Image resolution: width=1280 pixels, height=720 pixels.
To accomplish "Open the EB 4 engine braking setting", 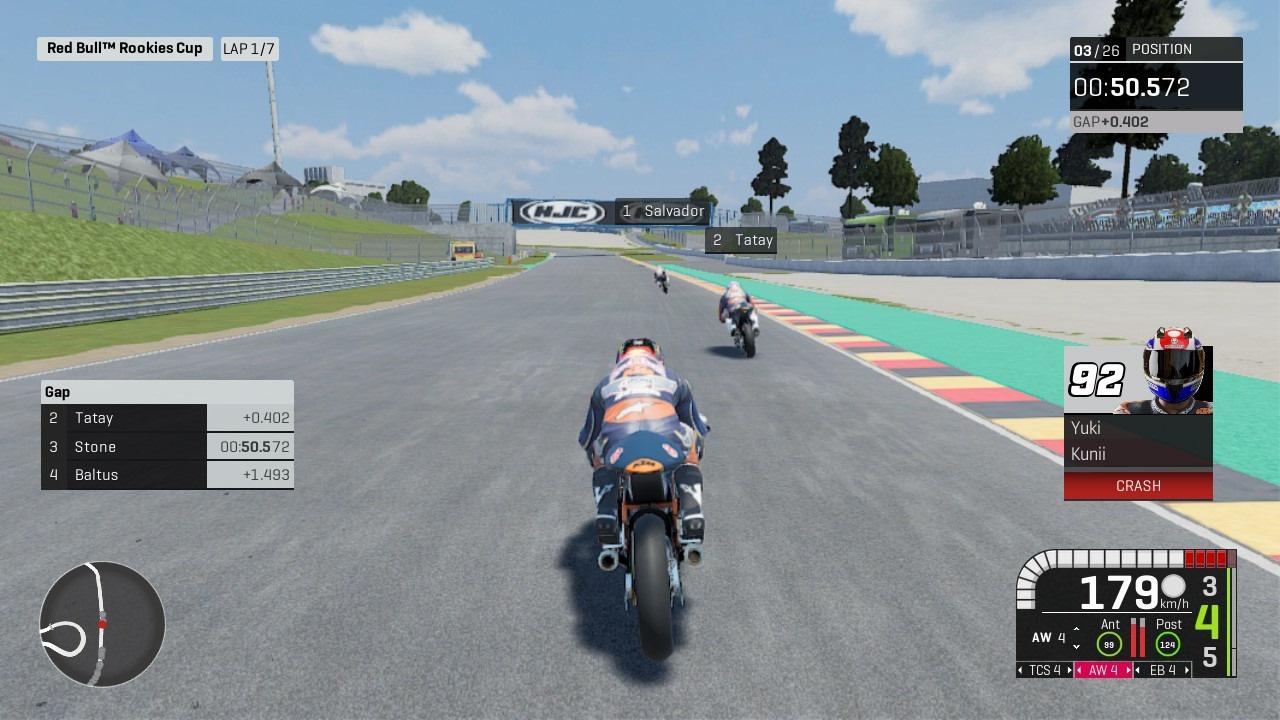I will click(1162, 670).
